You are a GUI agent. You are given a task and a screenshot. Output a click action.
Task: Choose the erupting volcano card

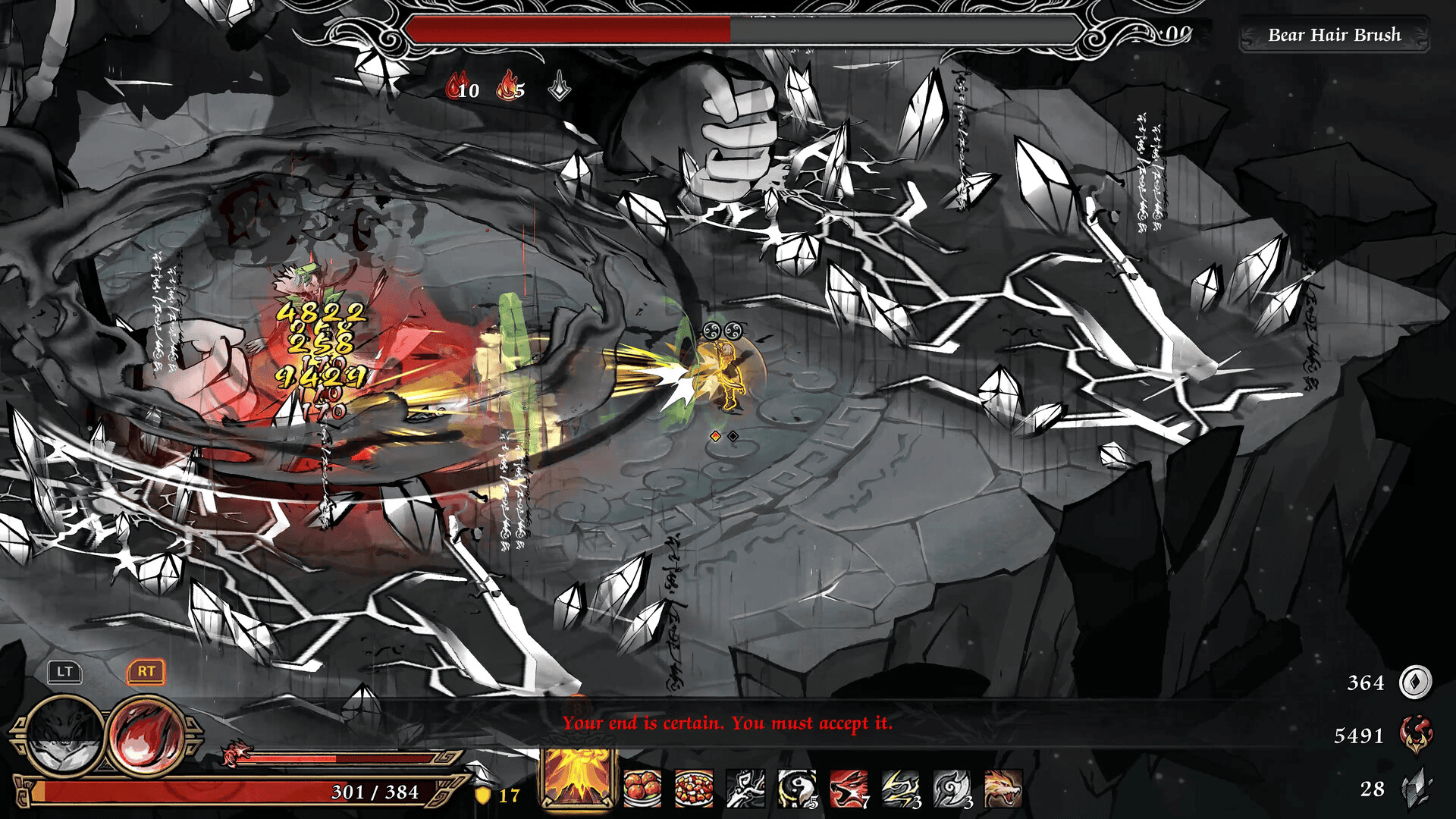(578, 779)
